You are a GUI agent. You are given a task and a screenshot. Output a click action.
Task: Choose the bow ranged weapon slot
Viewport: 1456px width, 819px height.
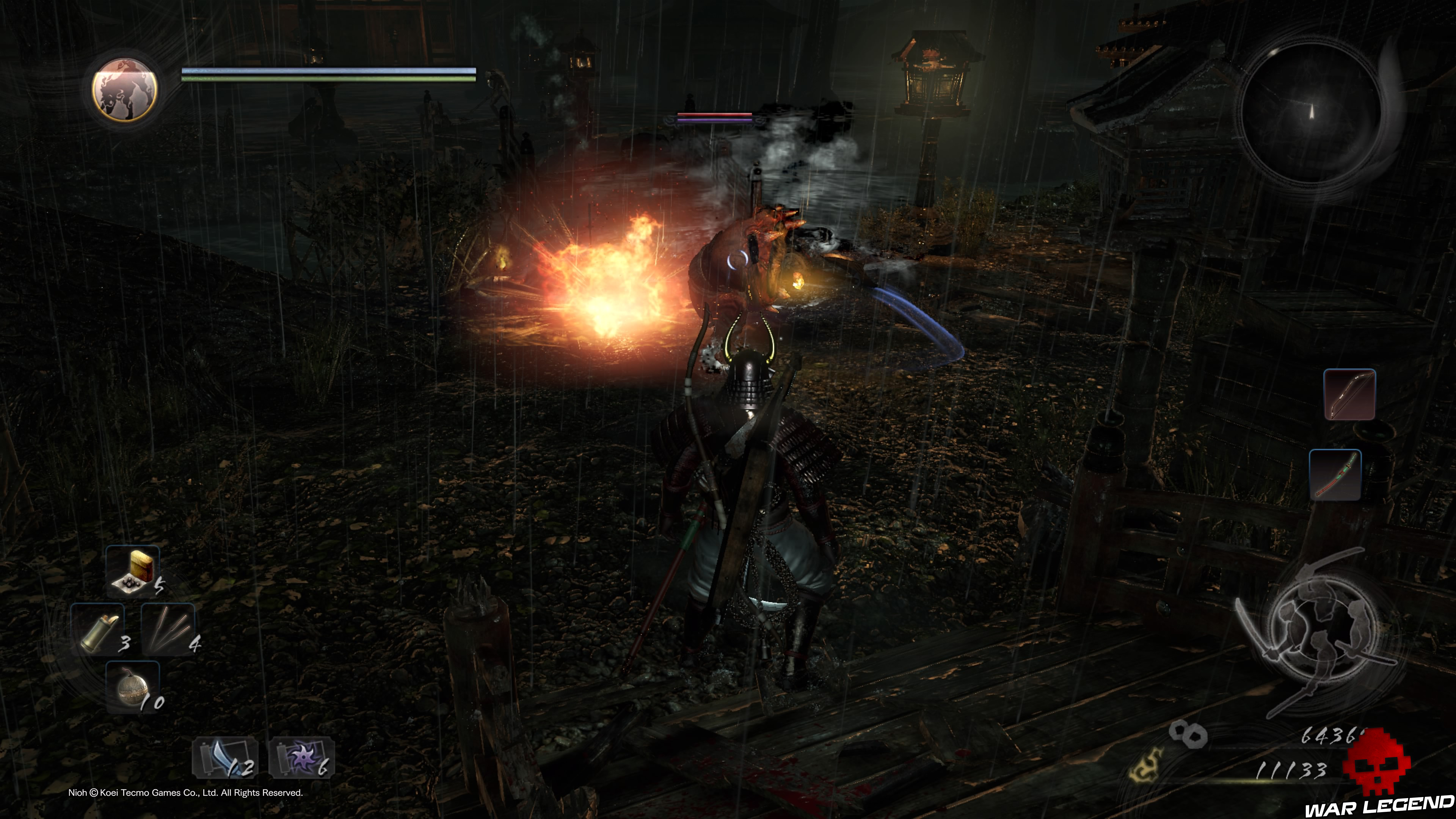1349,394
